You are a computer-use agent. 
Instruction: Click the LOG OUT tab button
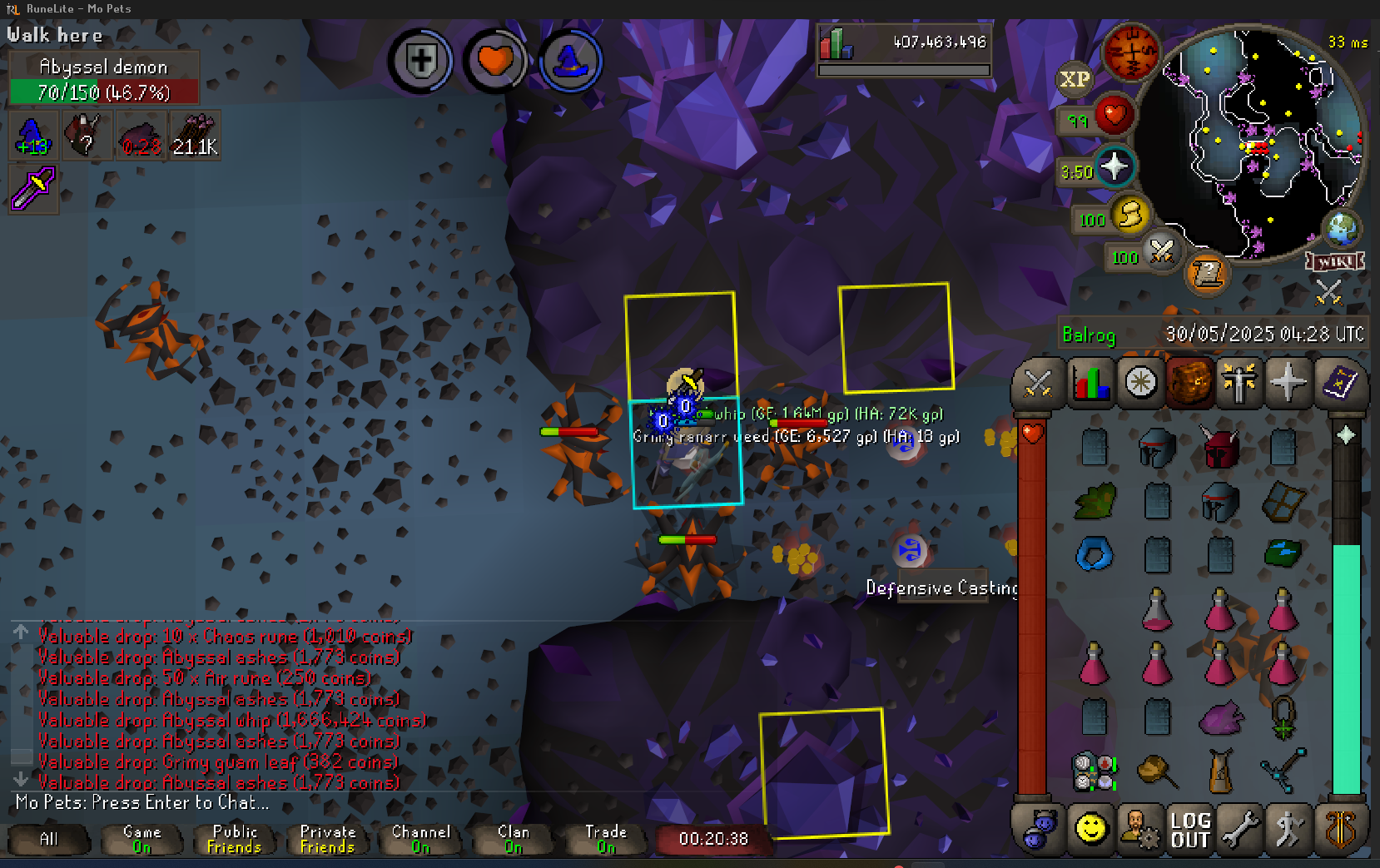click(x=1189, y=830)
